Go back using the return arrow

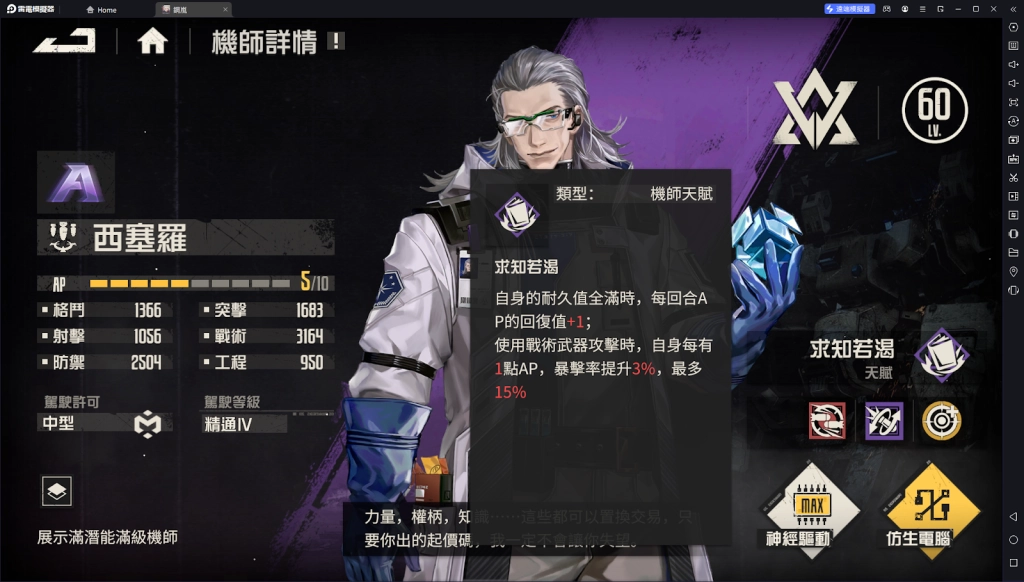(x=64, y=41)
